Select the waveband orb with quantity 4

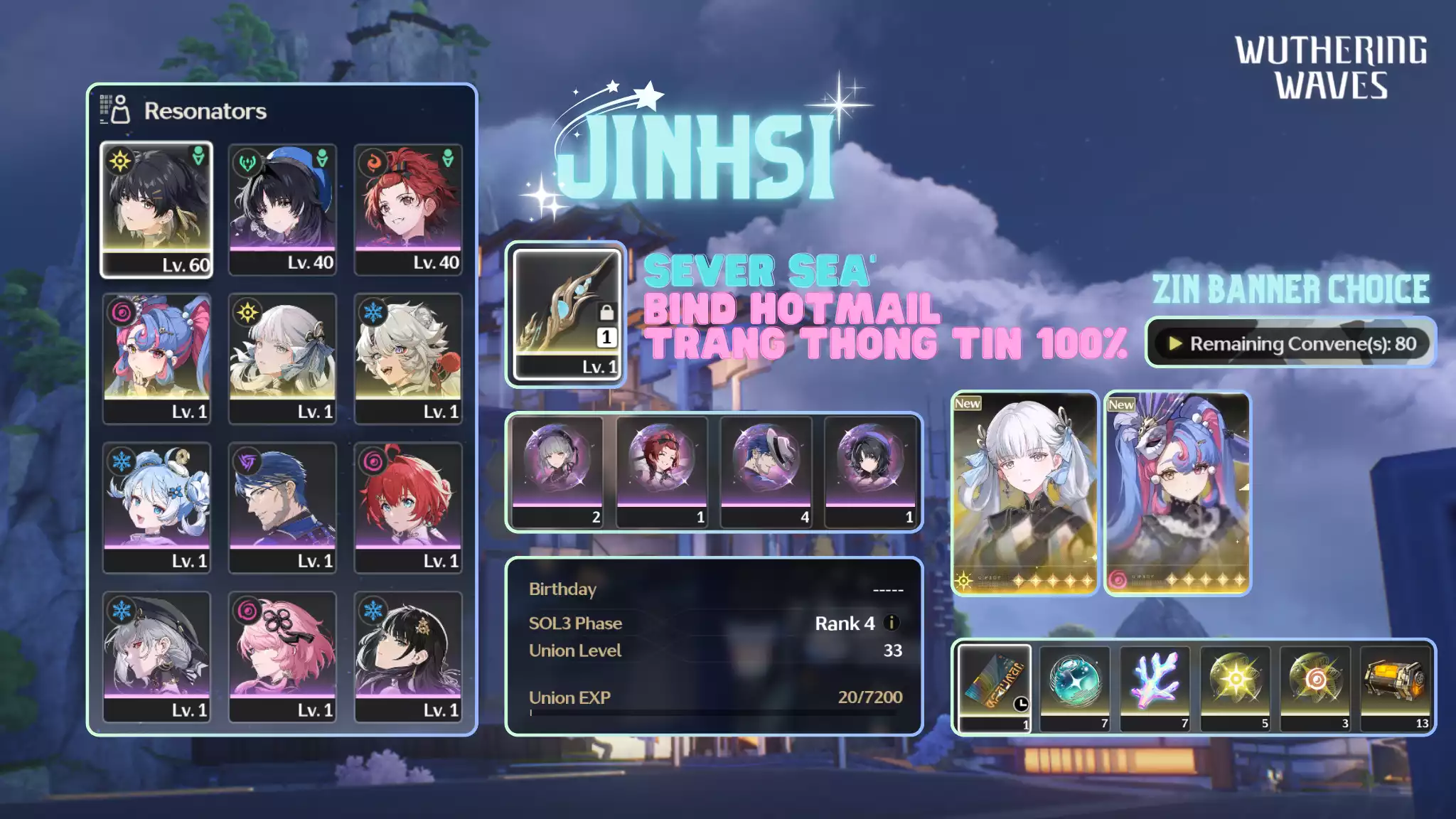(x=766, y=472)
